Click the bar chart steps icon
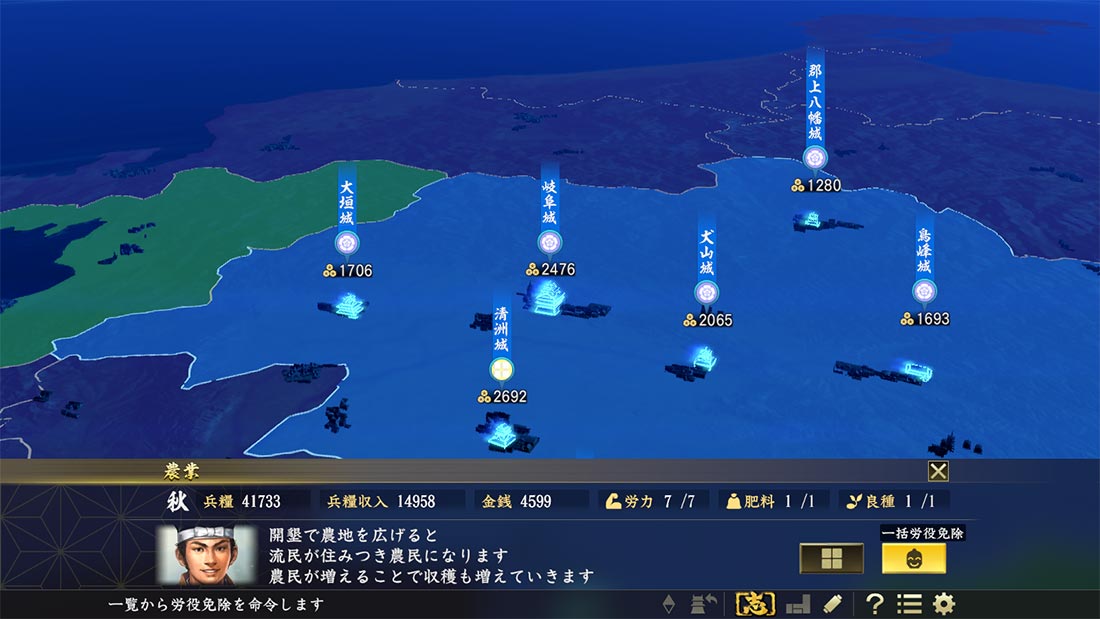Image resolution: width=1100 pixels, height=619 pixels. tap(797, 604)
